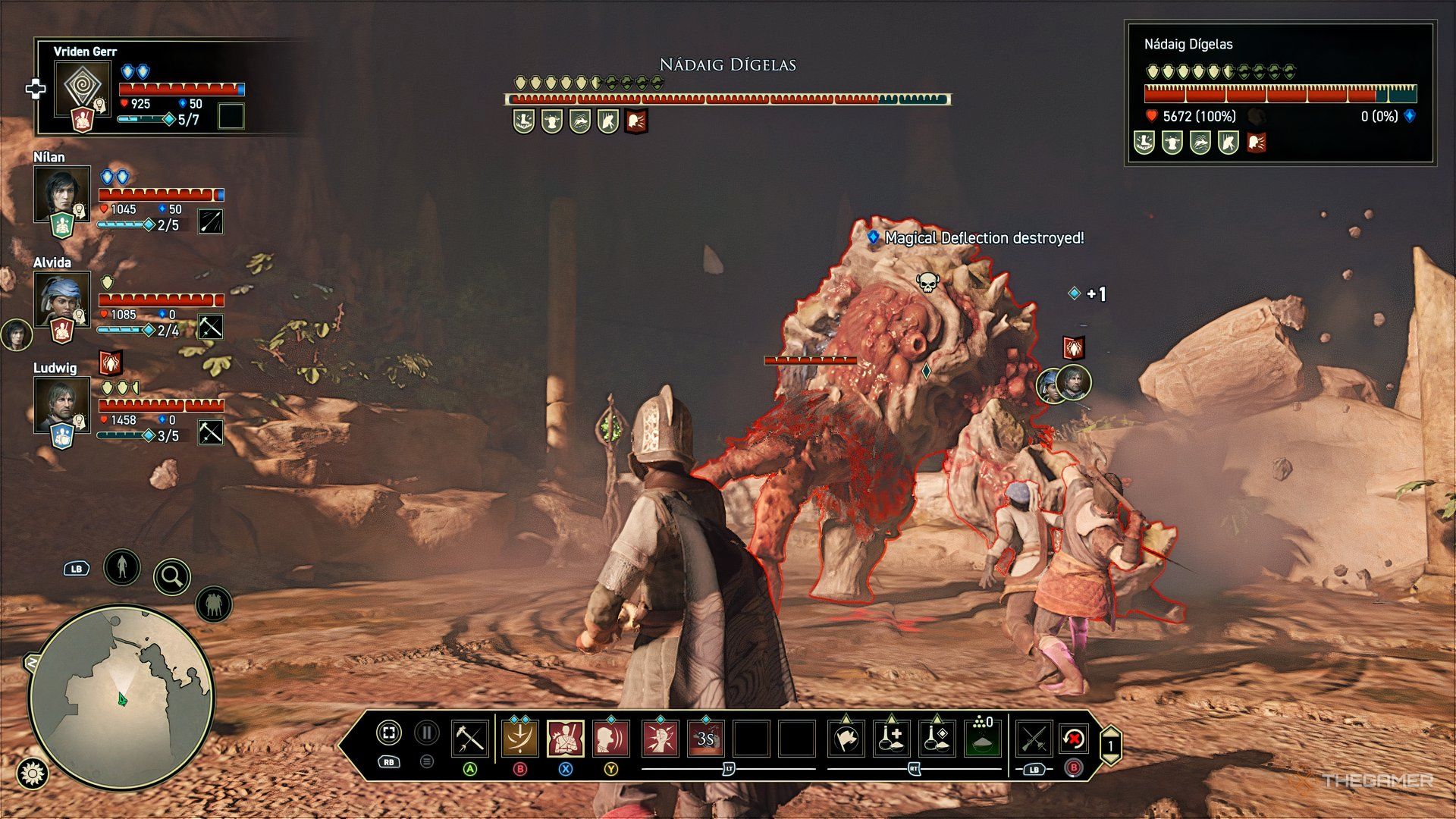Viewport: 1456px width, 819px height.
Task: Trigger the clenched fist burst ability
Action: (660, 738)
